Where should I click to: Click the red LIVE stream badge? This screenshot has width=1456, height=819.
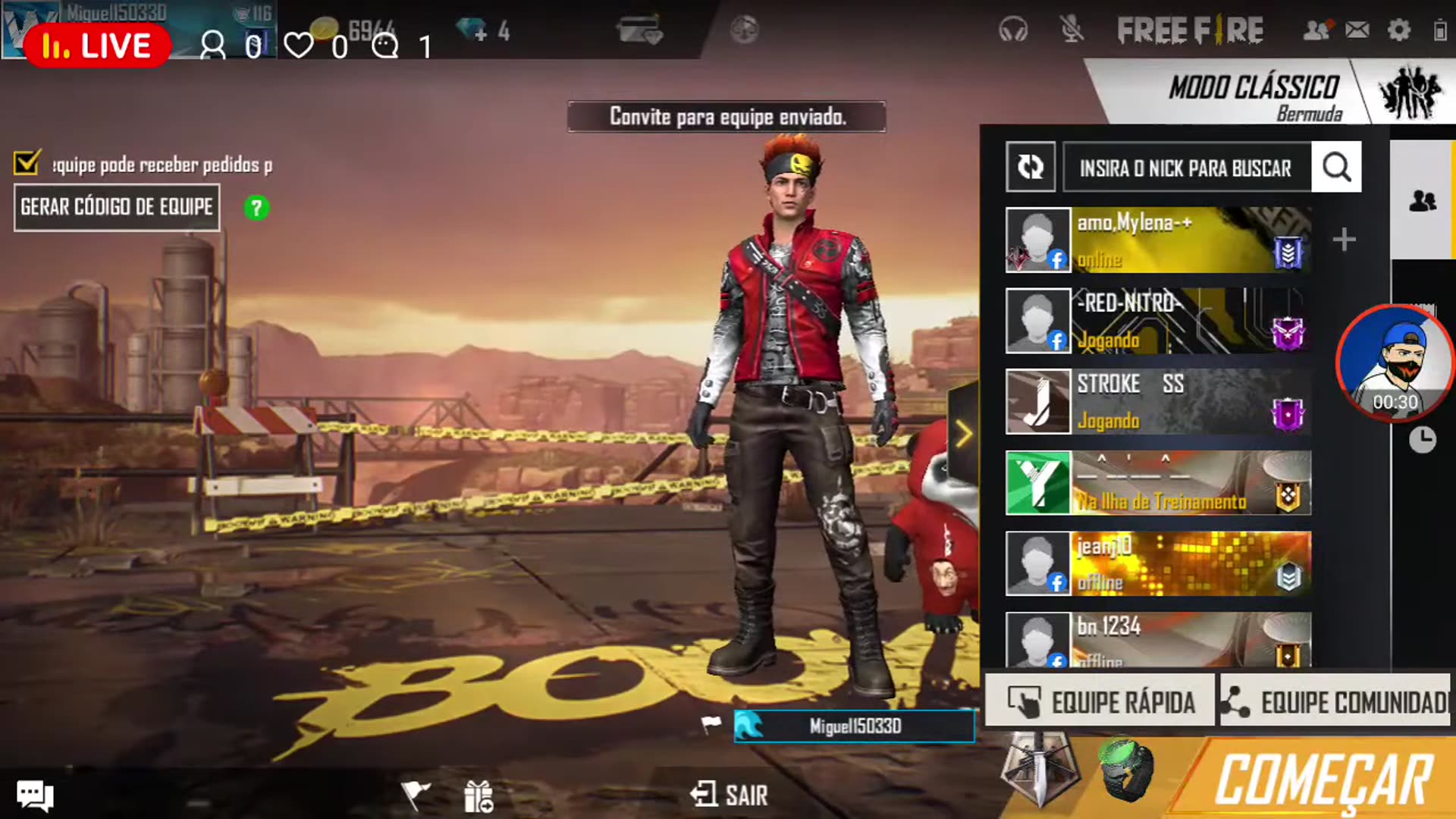[97, 45]
